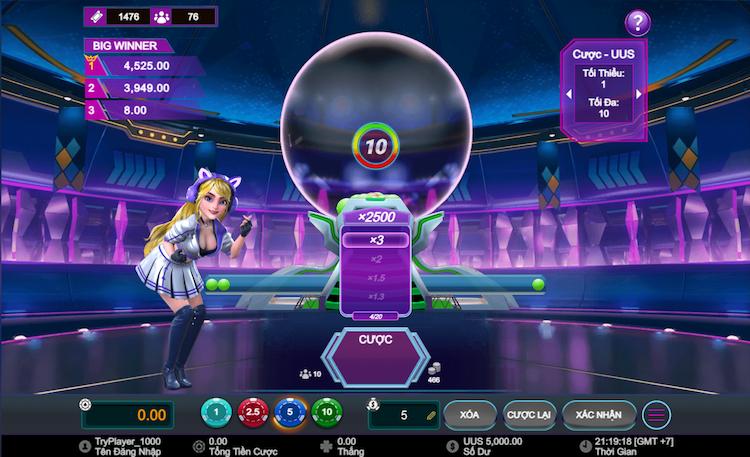
Task: Select the green 10 betting chip
Action: coord(325,413)
